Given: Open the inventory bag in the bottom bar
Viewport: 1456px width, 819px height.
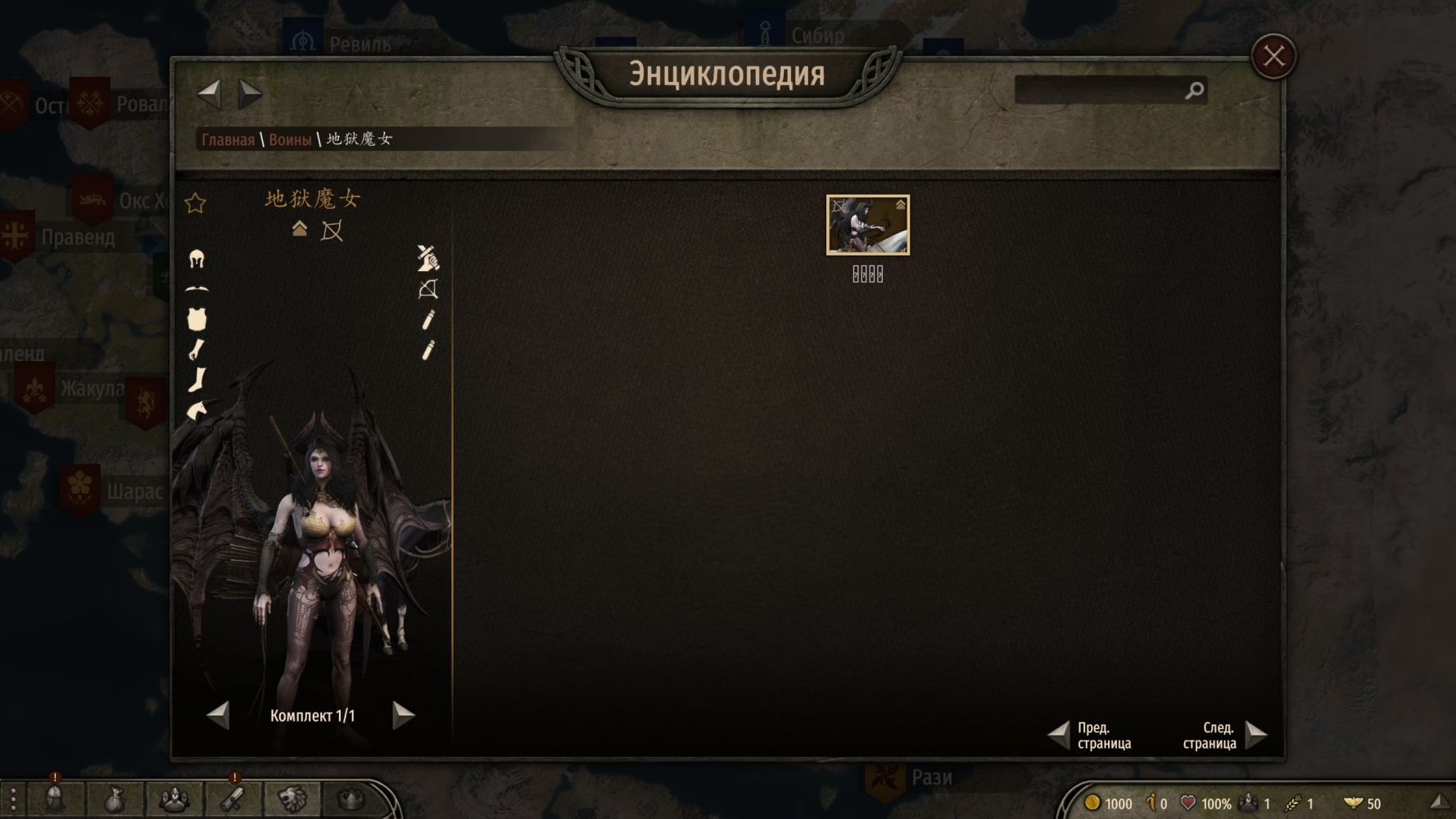Looking at the screenshot, I should pos(114,799).
